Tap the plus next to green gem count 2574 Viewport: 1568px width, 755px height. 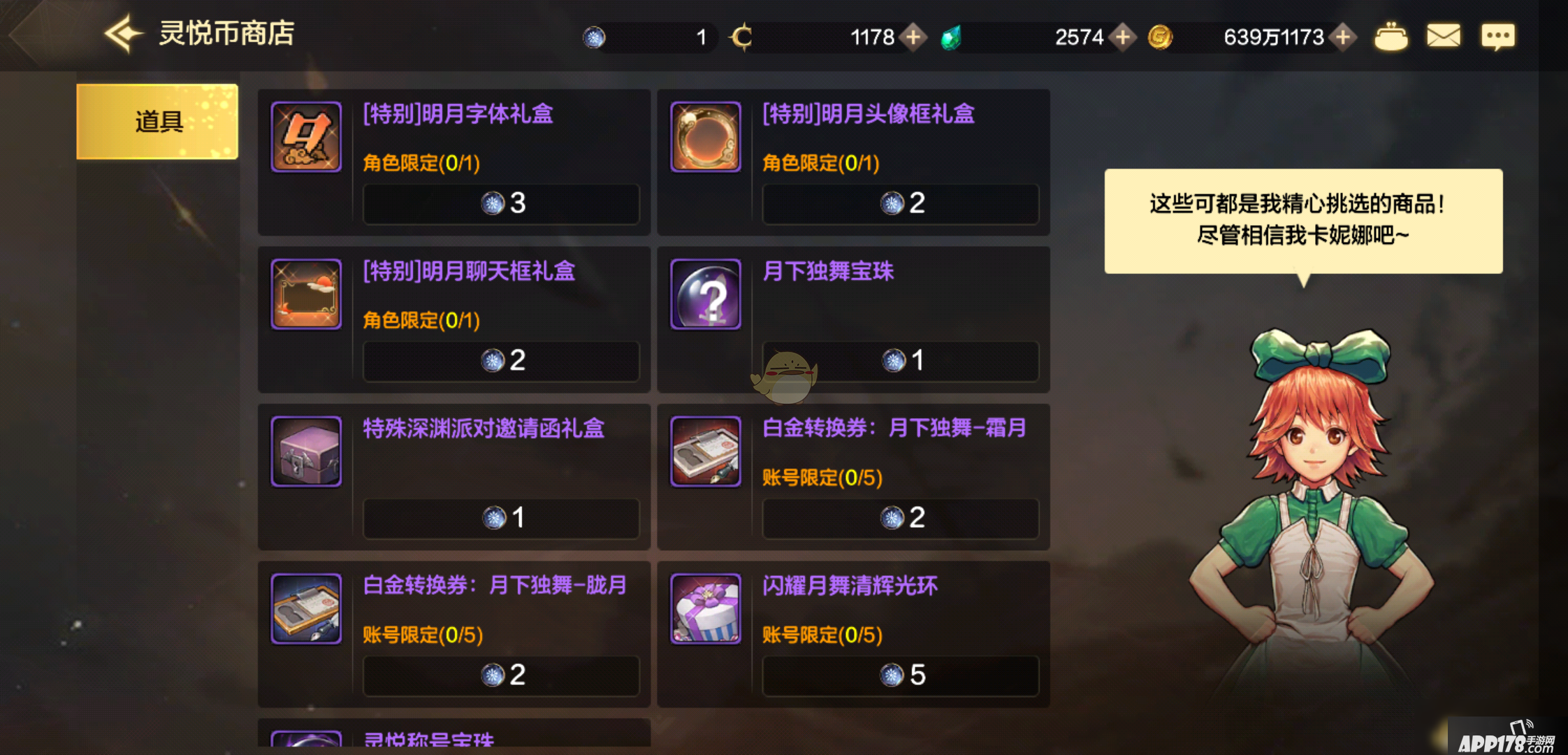[1124, 38]
